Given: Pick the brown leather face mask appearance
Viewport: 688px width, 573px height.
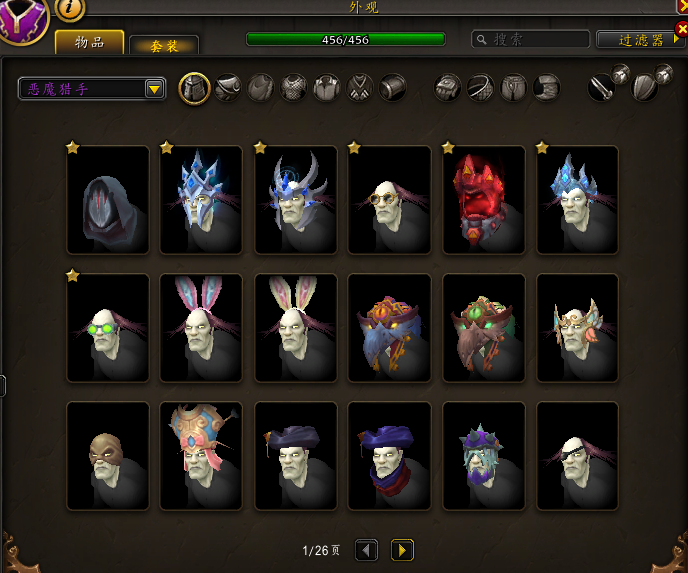Looking at the screenshot, I should pyautogui.click(x=108, y=456).
